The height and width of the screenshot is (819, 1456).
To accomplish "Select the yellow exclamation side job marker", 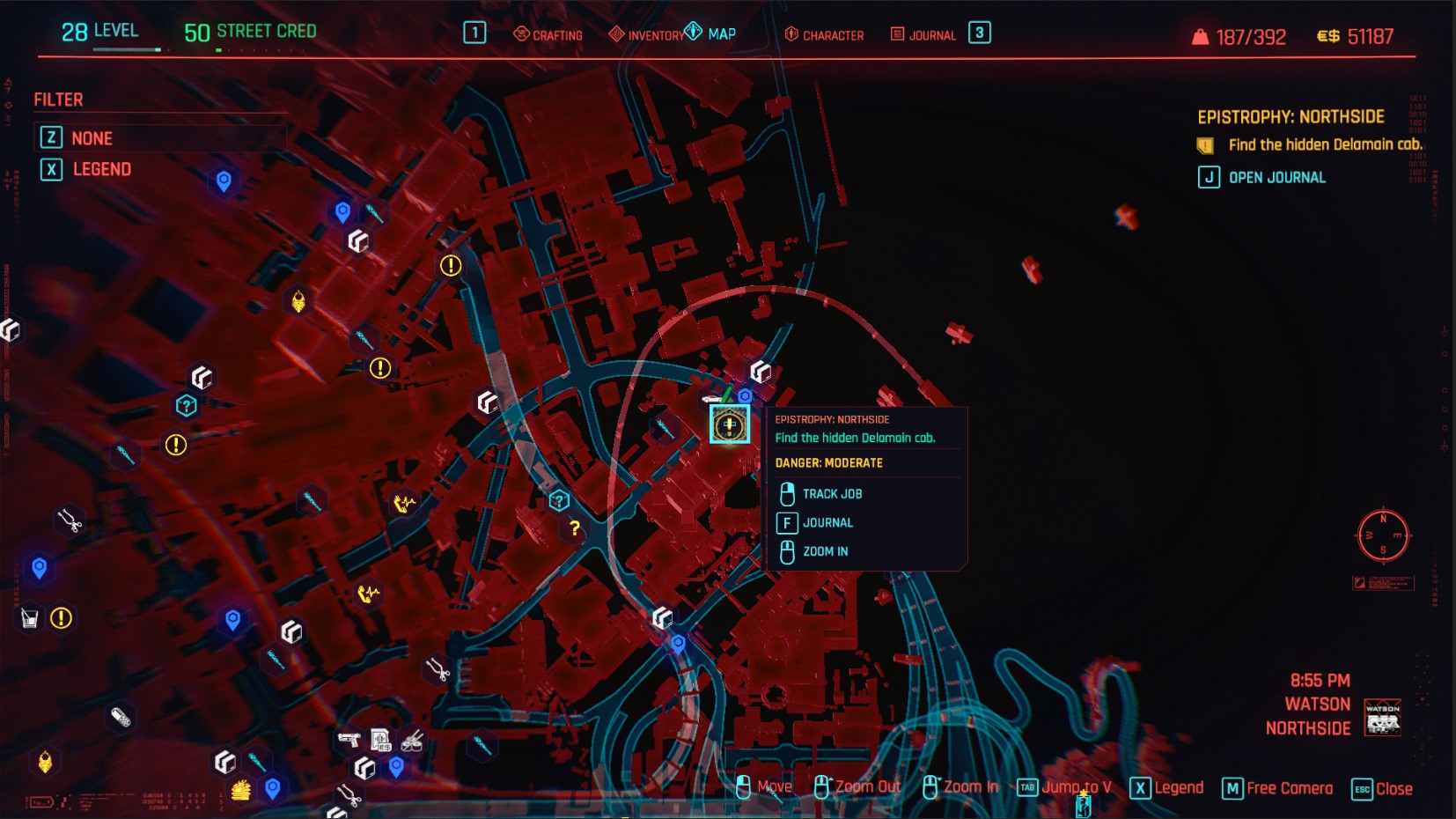I will [452, 263].
